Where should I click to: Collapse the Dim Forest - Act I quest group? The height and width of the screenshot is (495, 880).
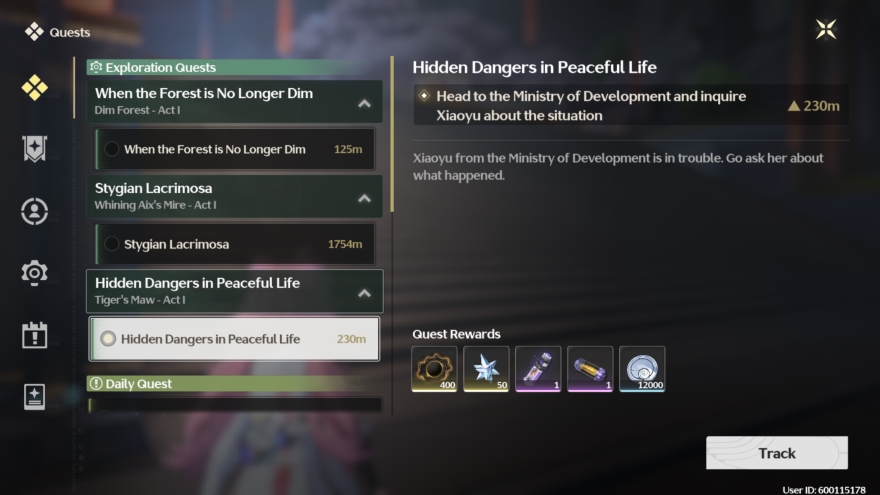coord(364,103)
